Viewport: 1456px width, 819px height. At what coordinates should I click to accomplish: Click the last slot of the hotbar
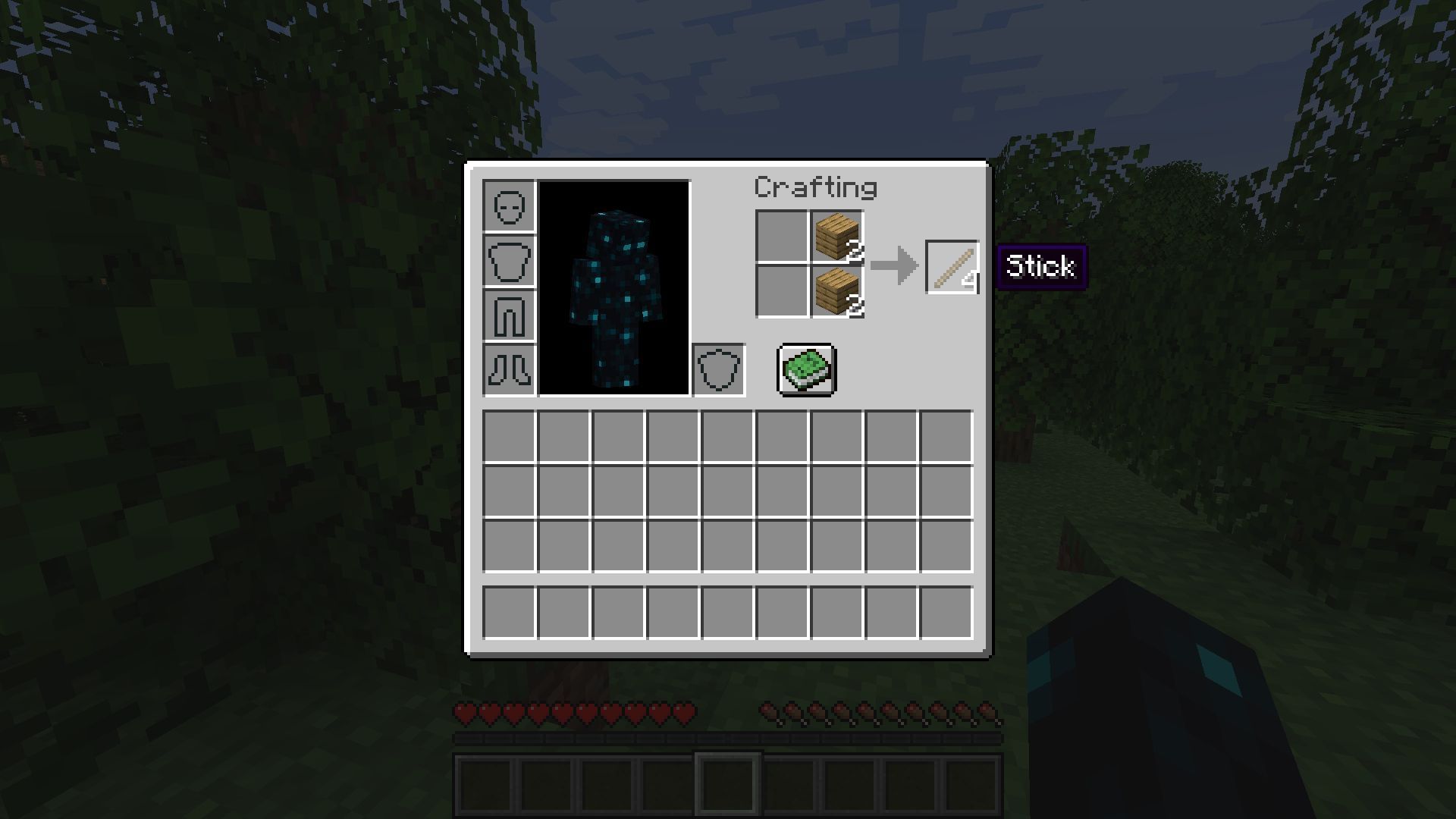971,786
